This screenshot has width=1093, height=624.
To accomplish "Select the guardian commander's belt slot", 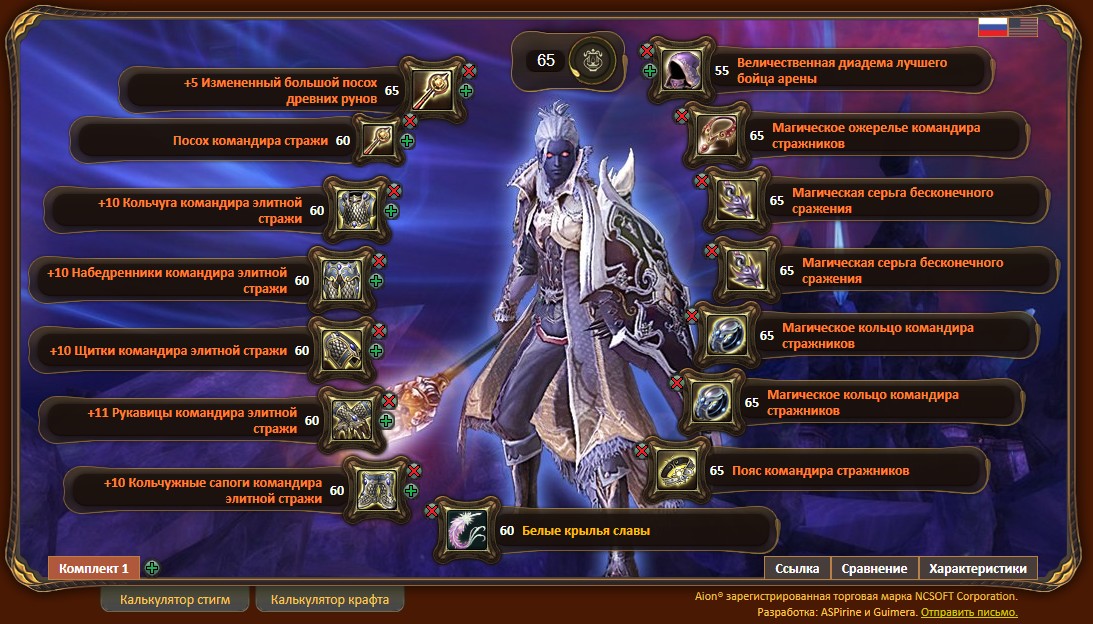I will (x=679, y=470).
